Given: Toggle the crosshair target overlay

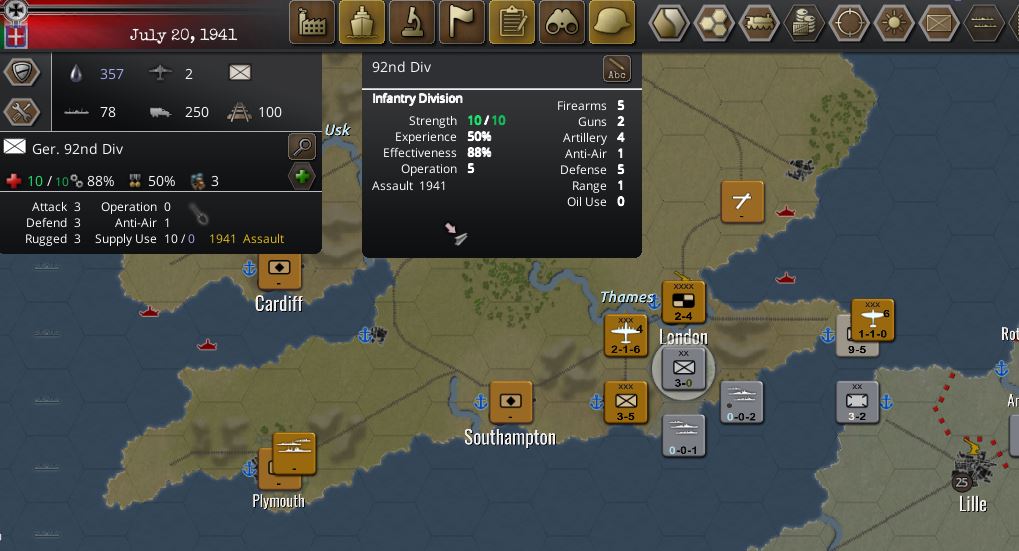Looking at the screenshot, I should click(x=850, y=22).
